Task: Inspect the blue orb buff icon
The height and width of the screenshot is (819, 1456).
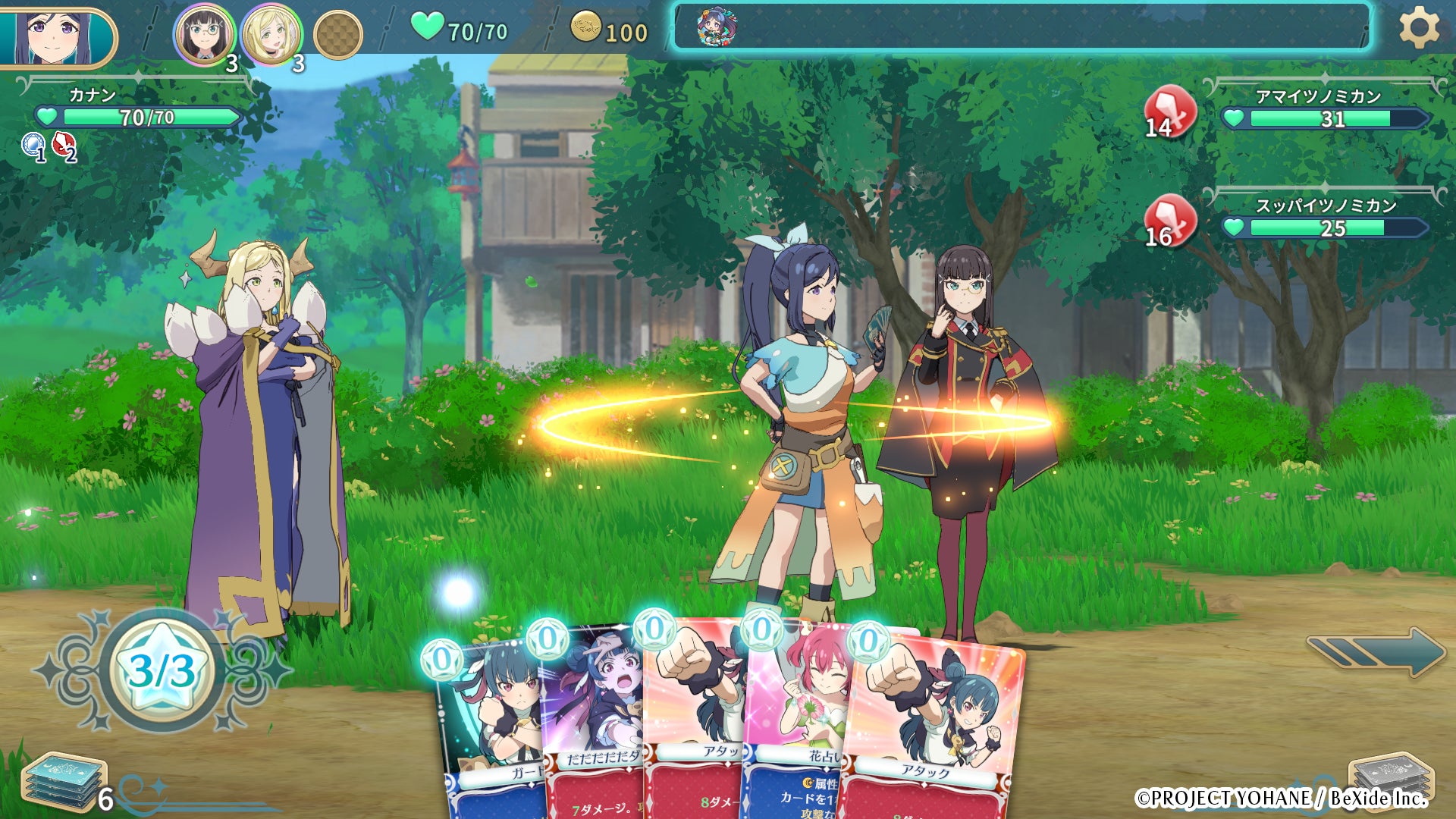Action: click(33, 145)
